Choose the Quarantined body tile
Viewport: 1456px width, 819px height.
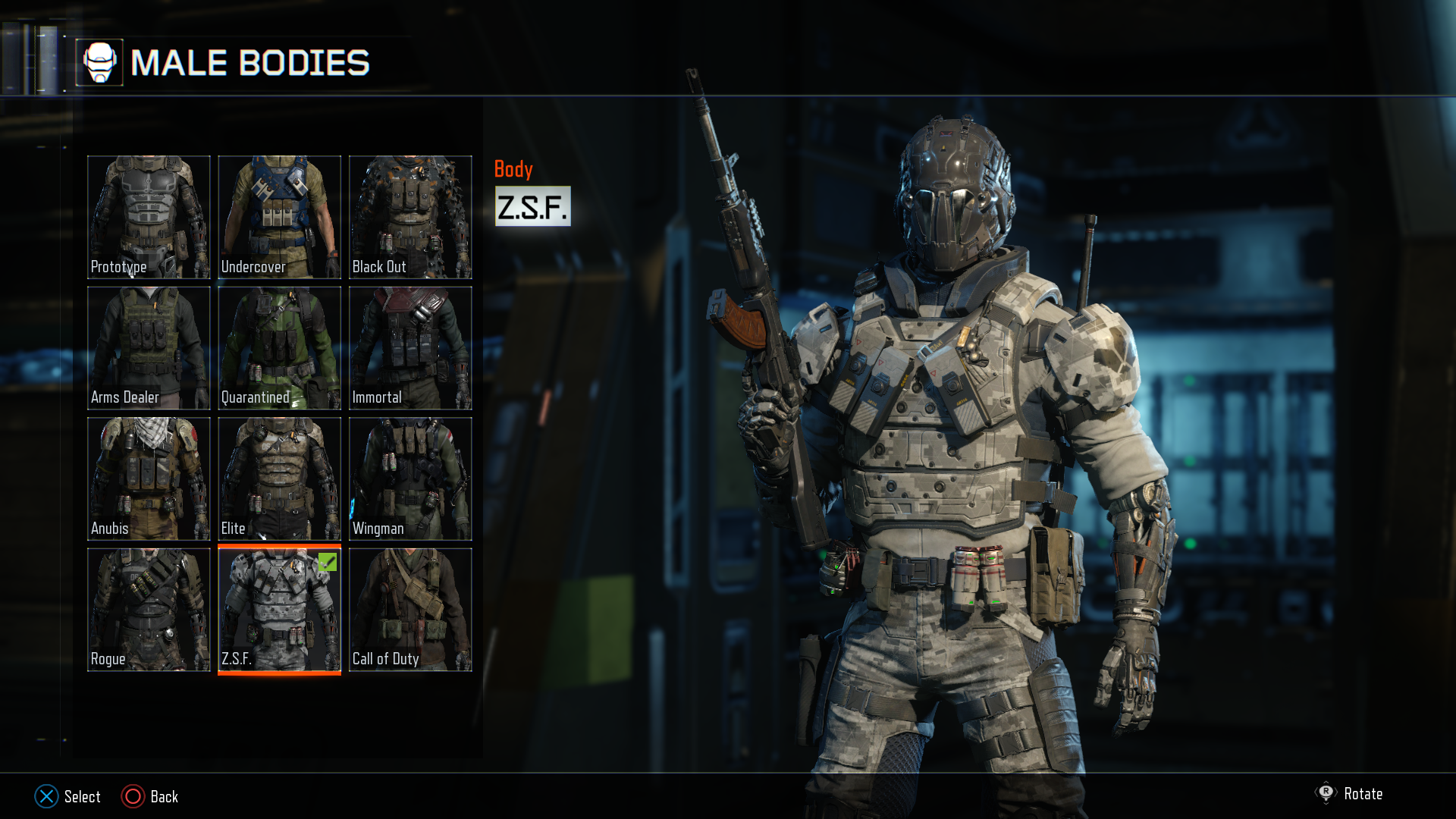point(279,348)
